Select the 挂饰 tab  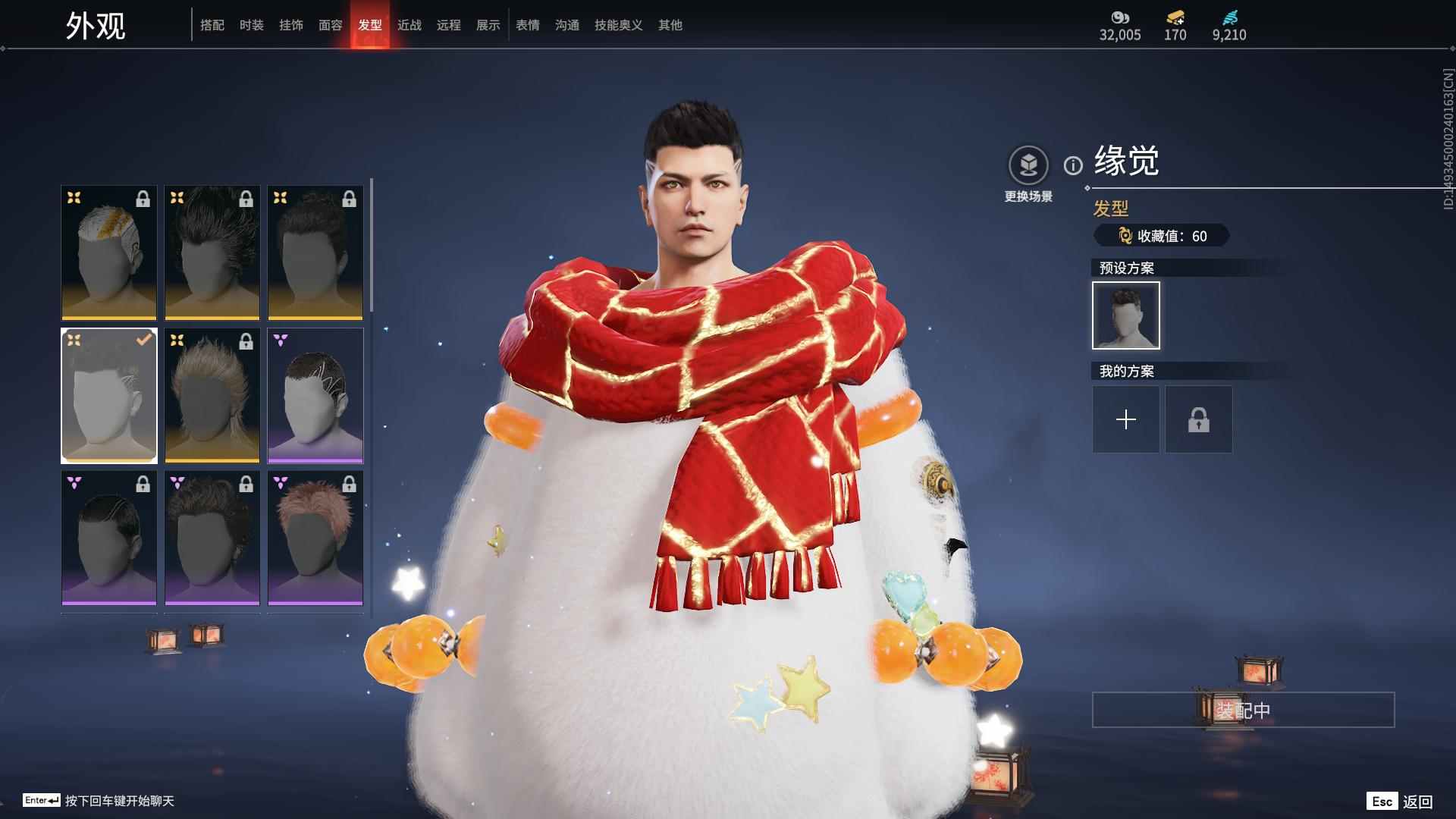291,25
